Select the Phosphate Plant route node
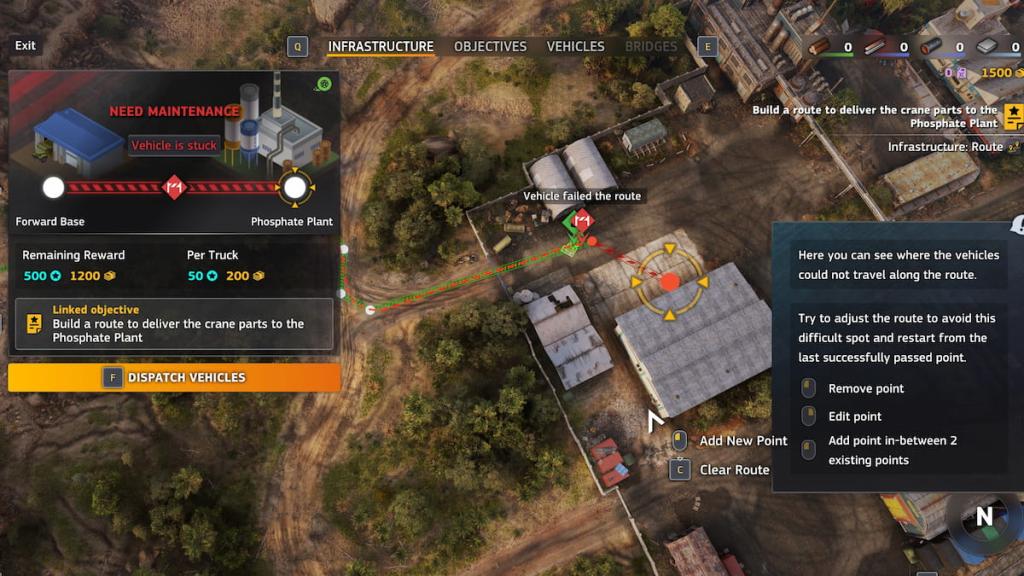Viewport: 1024px width, 576px height. pyautogui.click(x=294, y=187)
